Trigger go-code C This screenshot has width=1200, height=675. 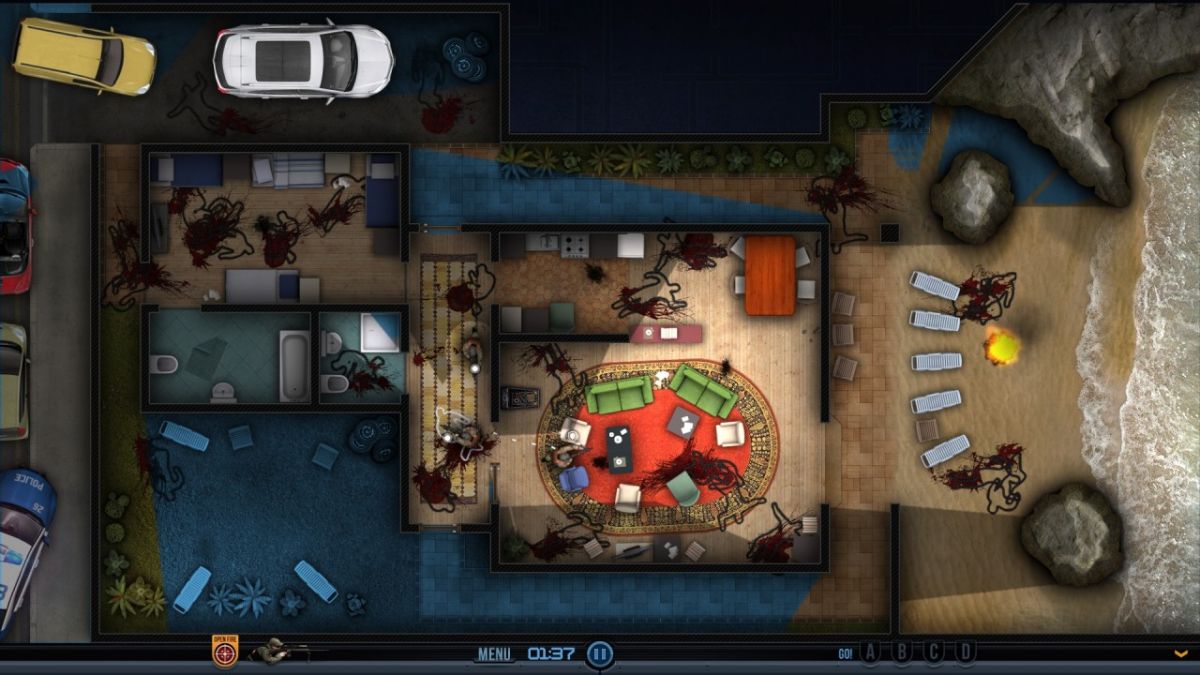[934, 653]
